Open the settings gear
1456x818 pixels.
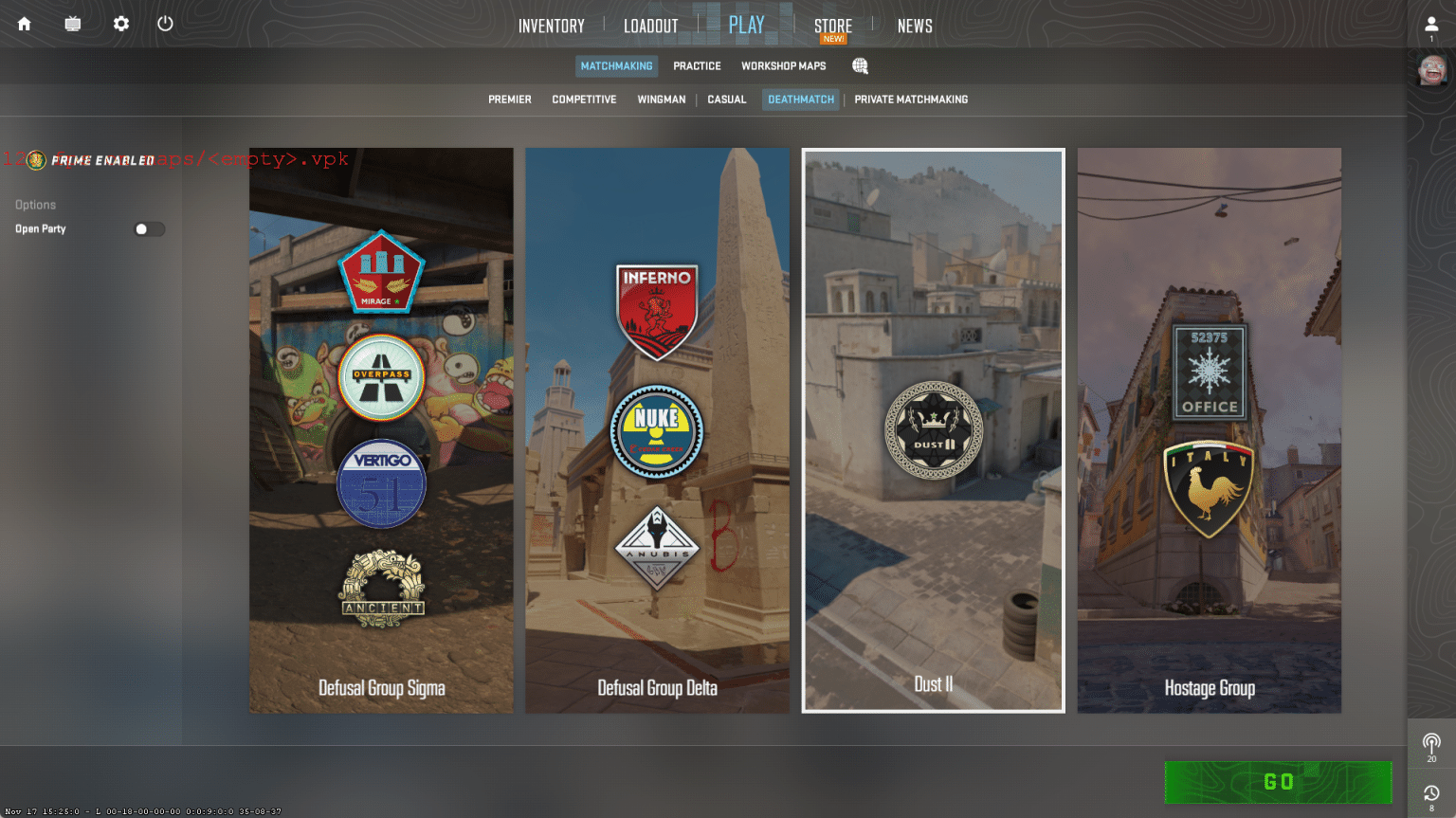pyautogui.click(x=121, y=24)
